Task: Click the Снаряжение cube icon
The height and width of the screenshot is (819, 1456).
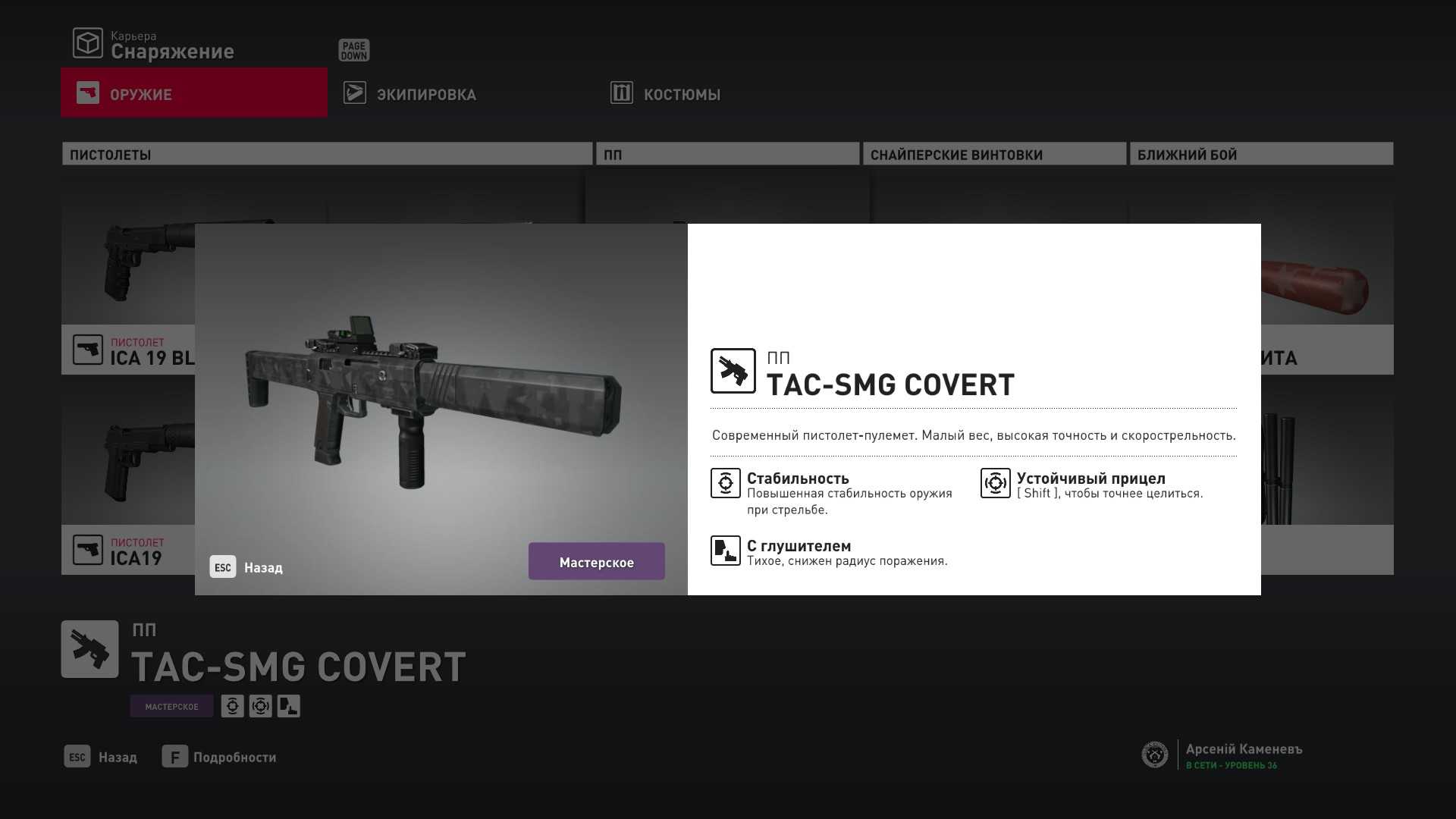Action: tap(88, 43)
